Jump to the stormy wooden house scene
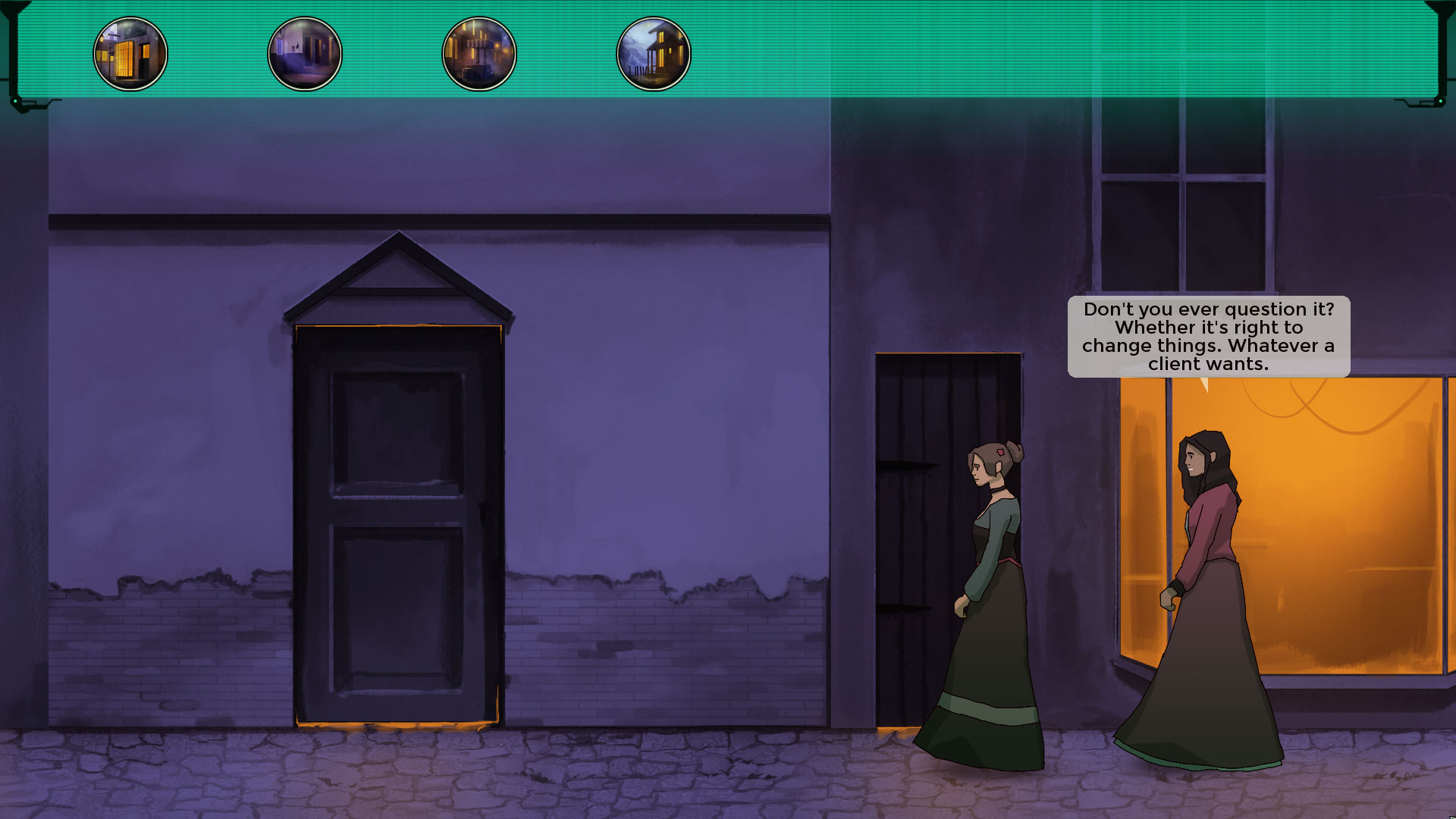The width and height of the screenshot is (1456, 819). 654,54
